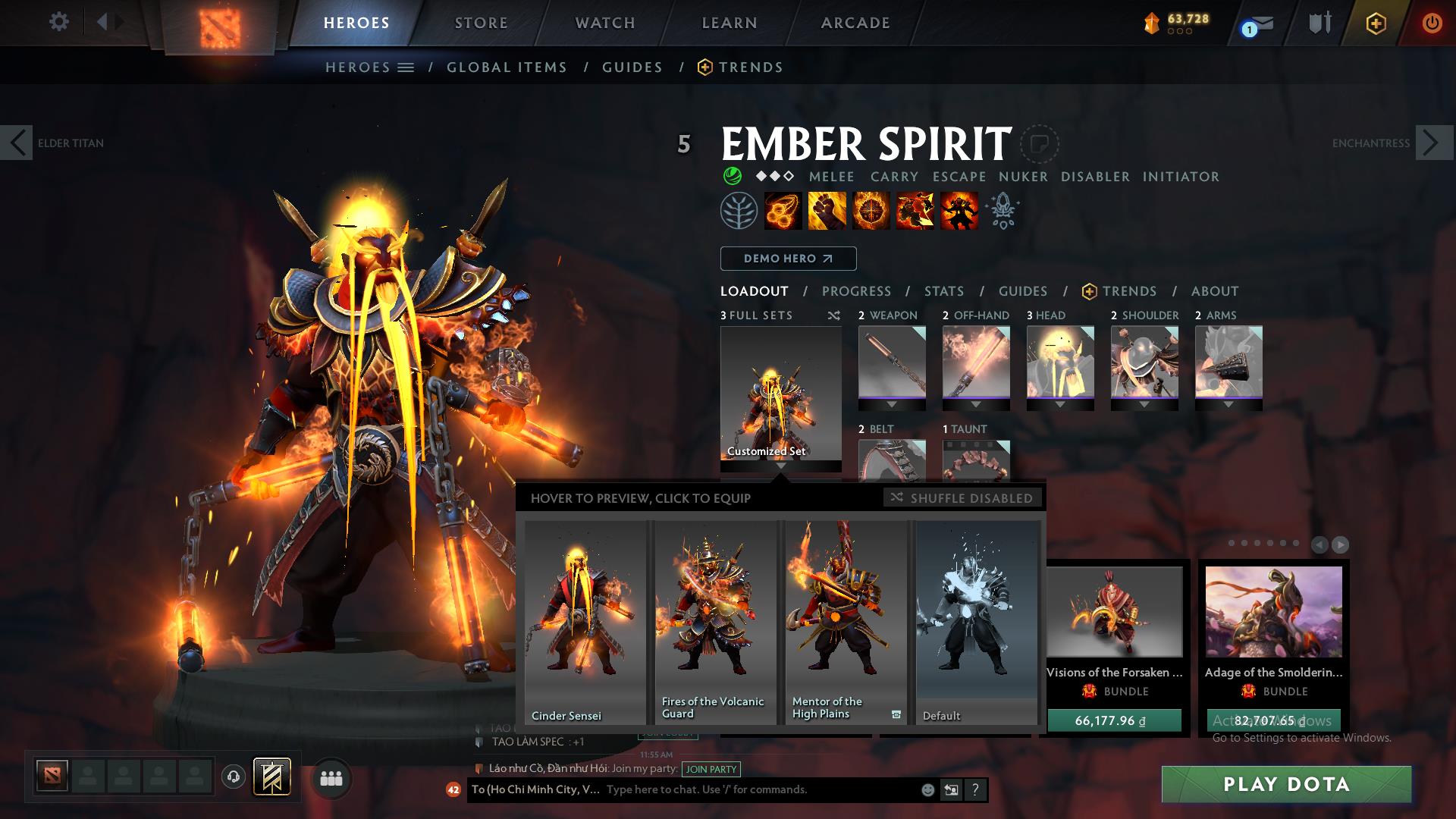This screenshot has height=819, width=1456.
Task: Expand the Shoulder item slot dropdown arrow
Action: (x=1145, y=404)
